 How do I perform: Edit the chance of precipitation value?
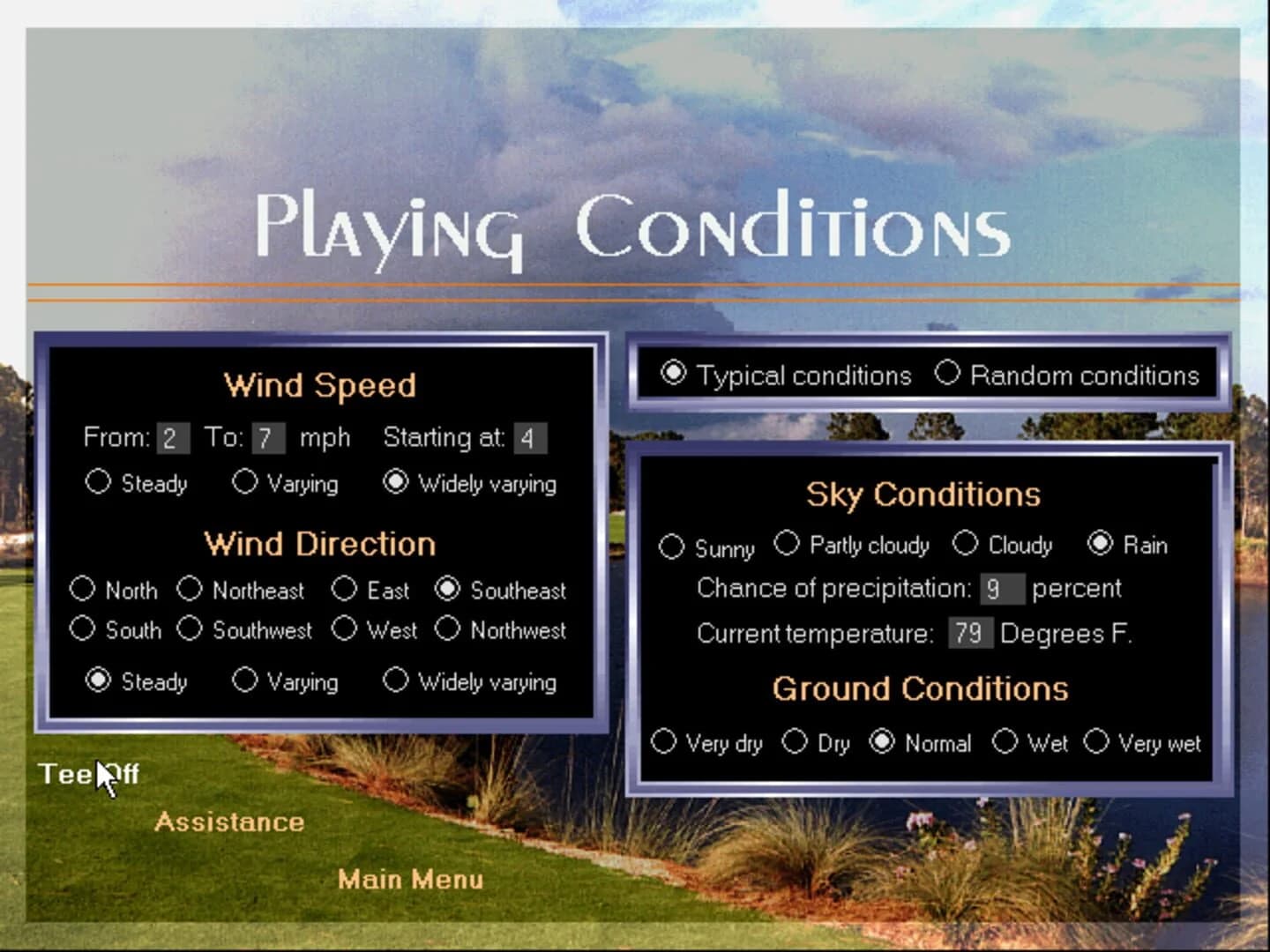[1001, 588]
